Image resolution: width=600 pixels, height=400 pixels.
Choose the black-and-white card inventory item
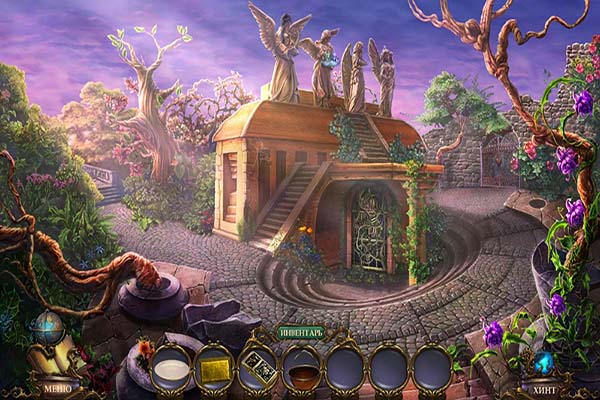257,369
